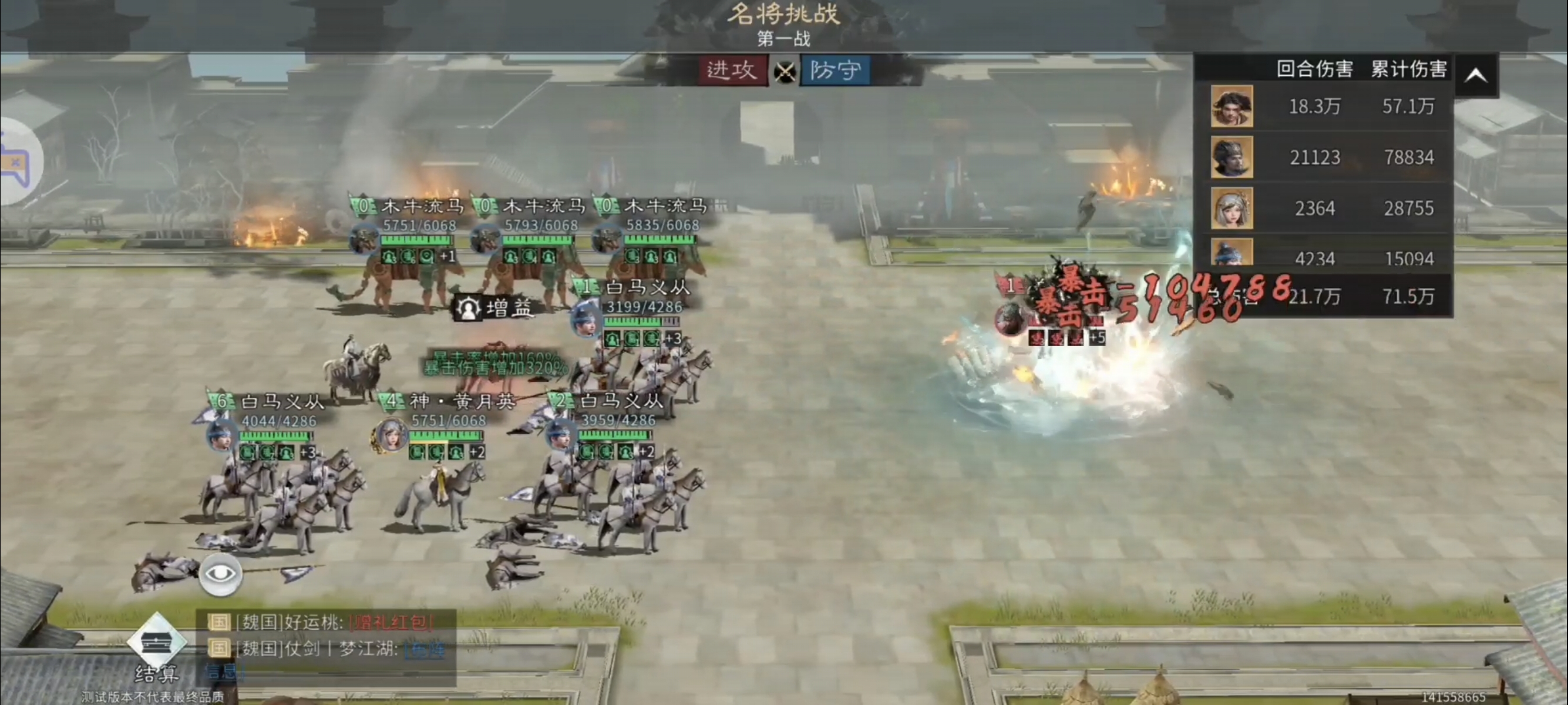1568x705 pixels.
Task: Toggle the eye visibility icon
Action: [220, 574]
